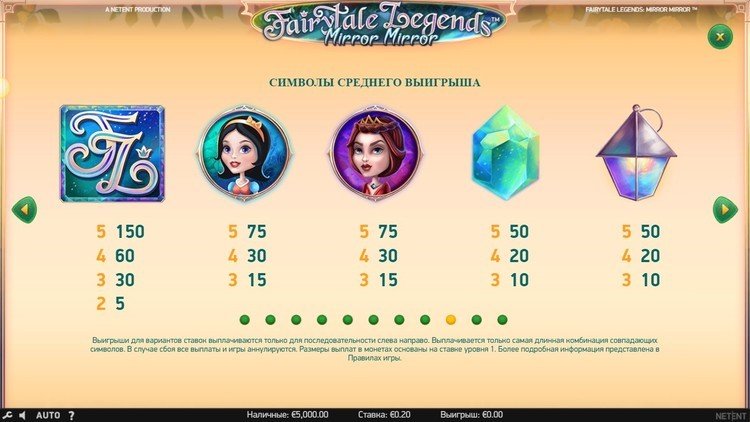Open the AUTO play options
This screenshot has height=422, width=750.
(x=48, y=415)
